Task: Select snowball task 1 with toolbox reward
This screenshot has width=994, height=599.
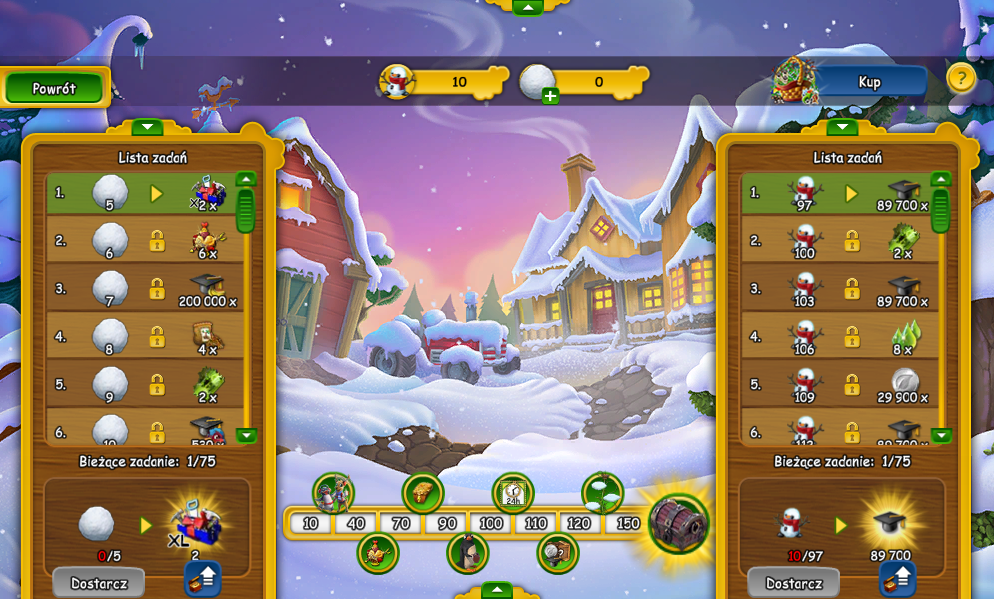Action: pyautogui.click(x=144, y=193)
